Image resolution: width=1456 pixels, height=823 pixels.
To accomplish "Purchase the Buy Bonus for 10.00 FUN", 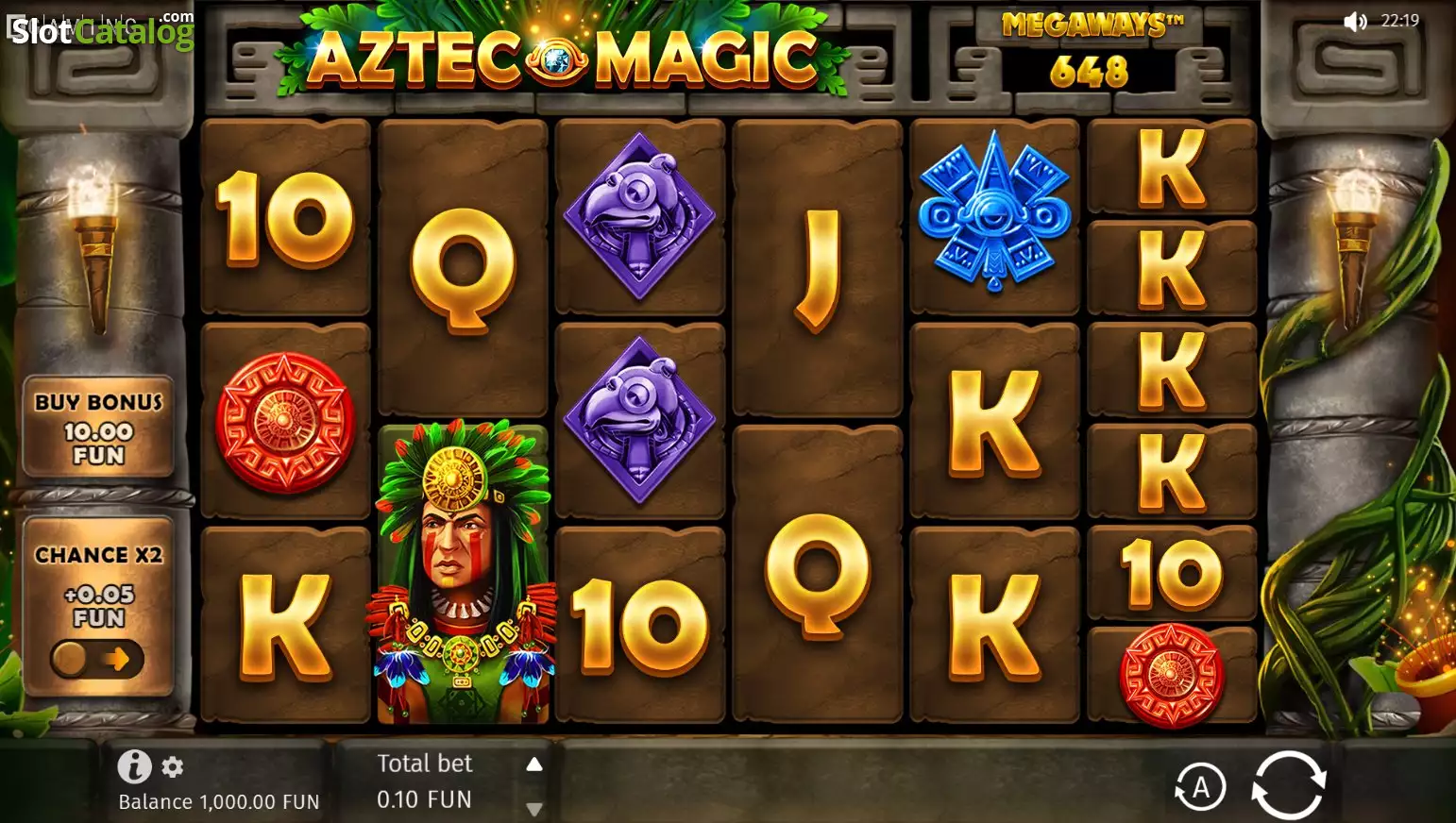I will [x=97, y=427].
